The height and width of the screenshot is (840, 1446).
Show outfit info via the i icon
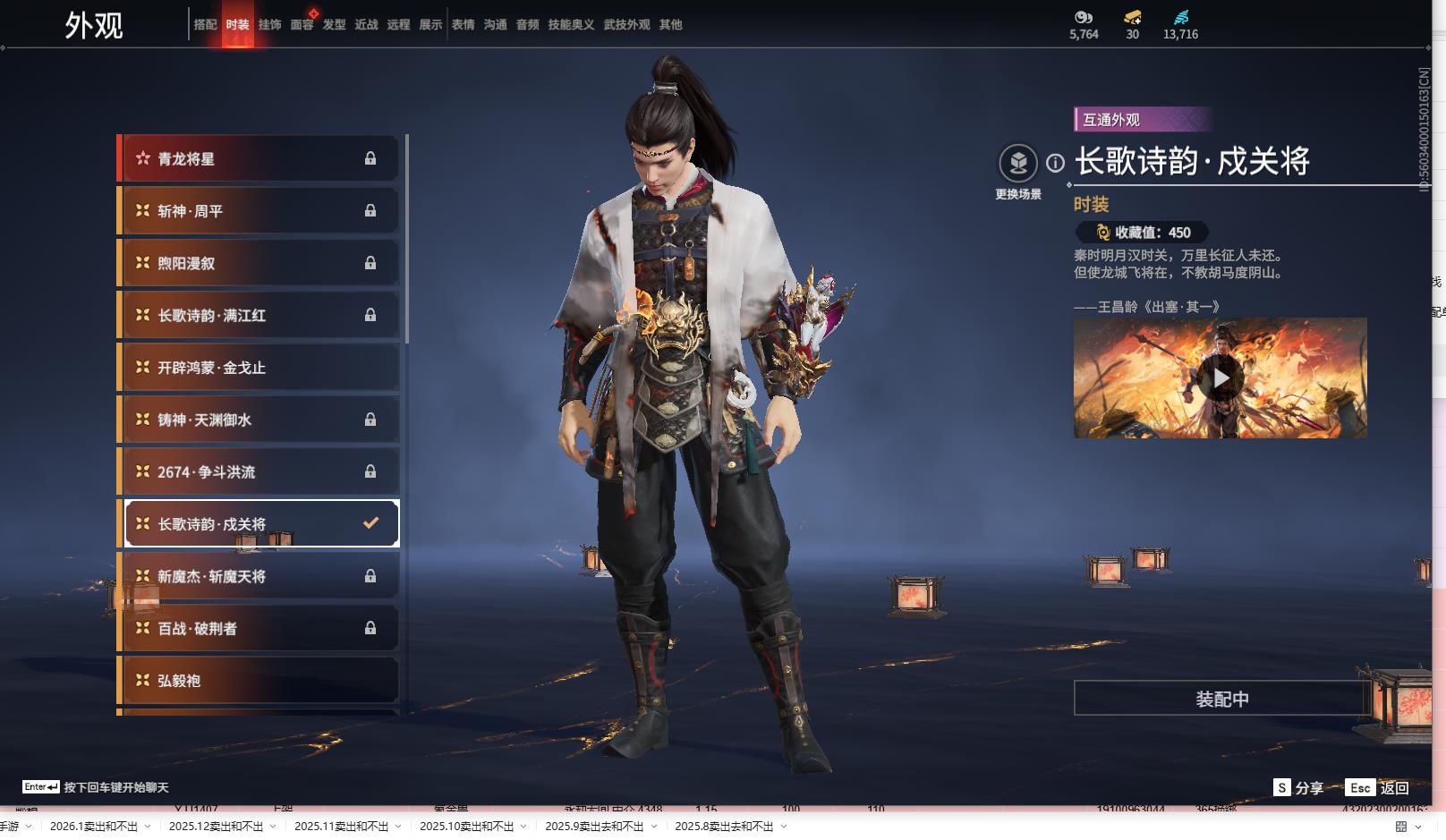pos(1056,164)
